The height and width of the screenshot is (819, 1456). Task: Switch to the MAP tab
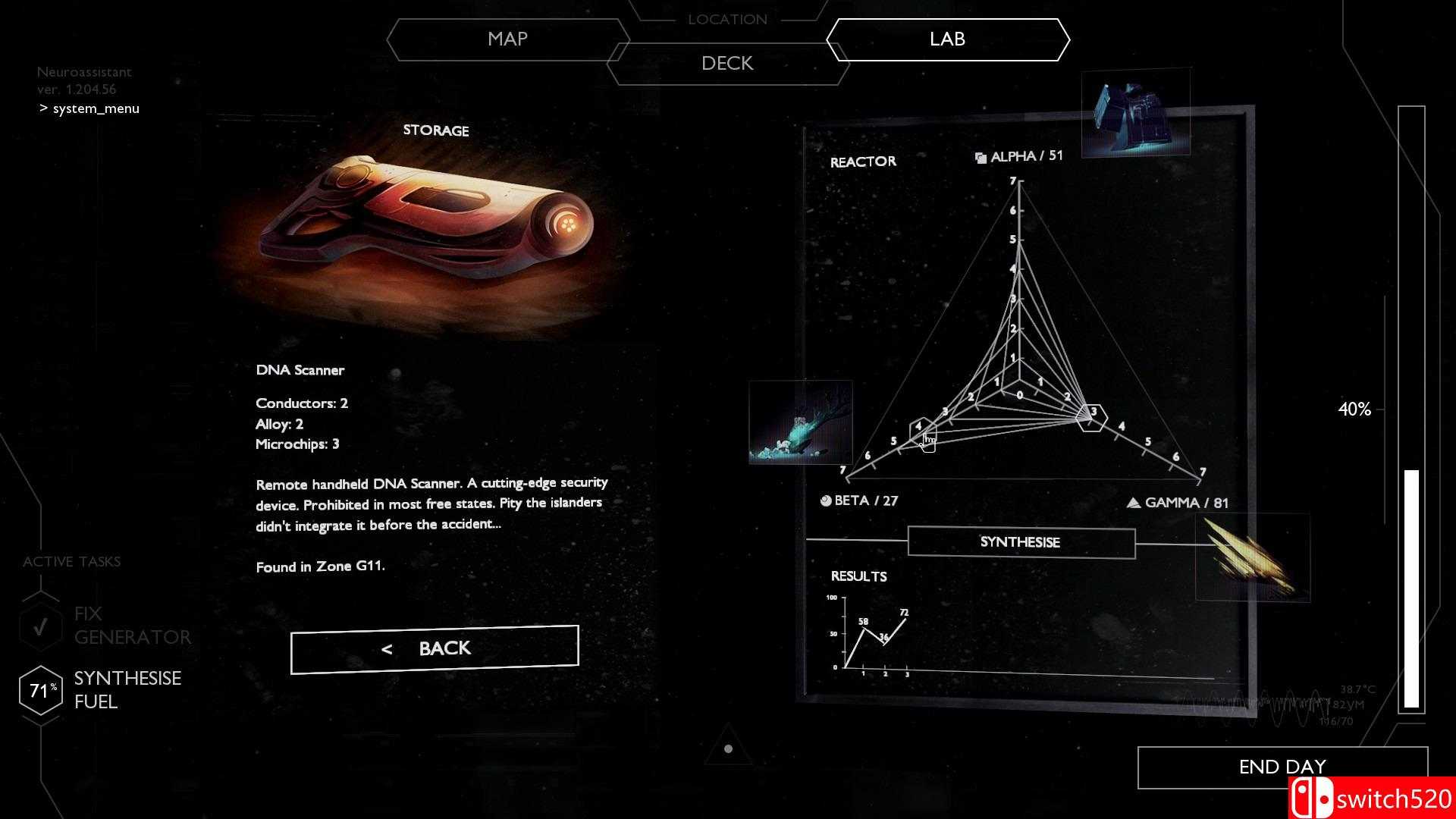click(x=507, y=39)
